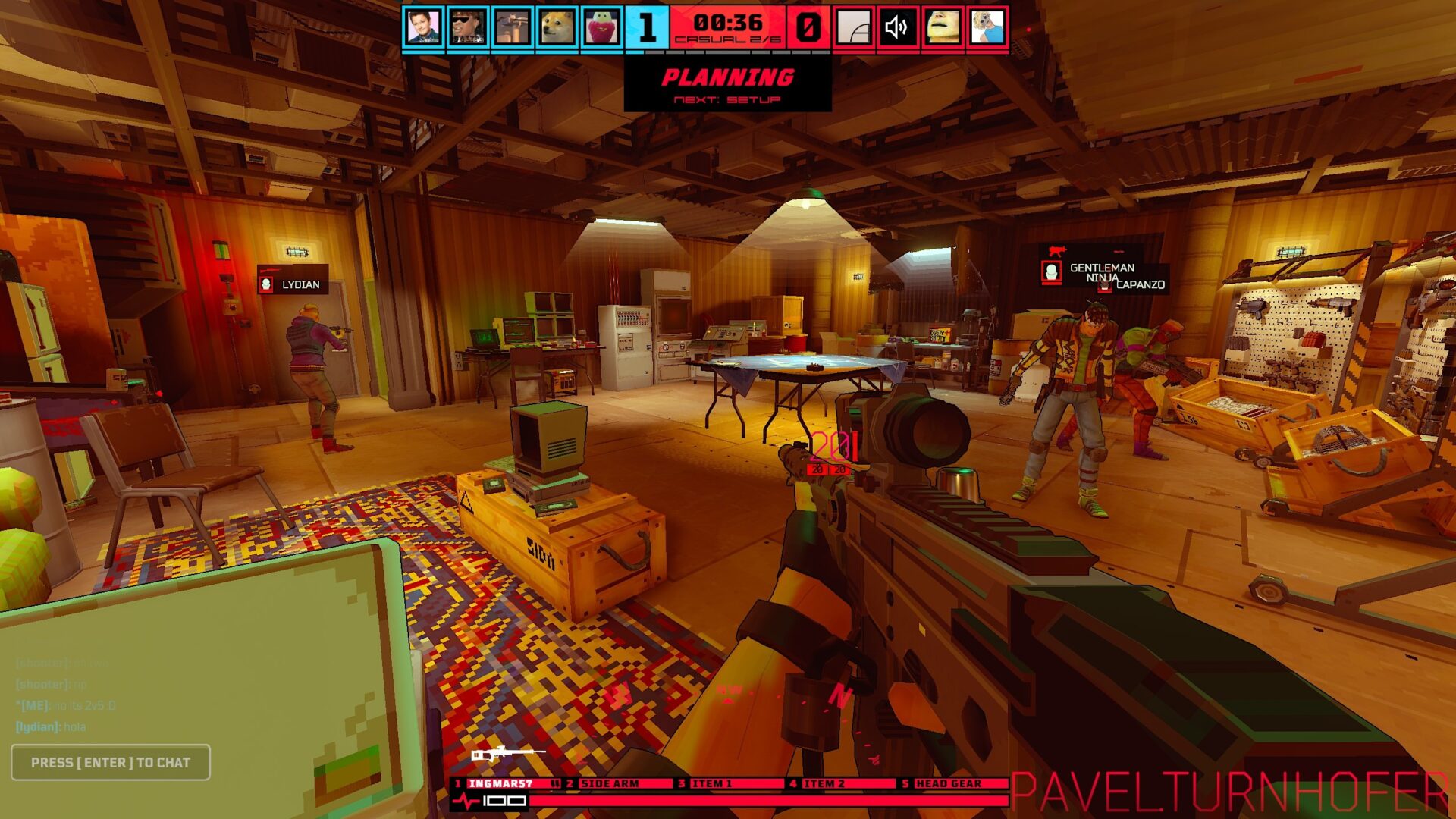This screenshot has width=1456, height=819.
Task: Open the chat input box
Action: point(111,762)
